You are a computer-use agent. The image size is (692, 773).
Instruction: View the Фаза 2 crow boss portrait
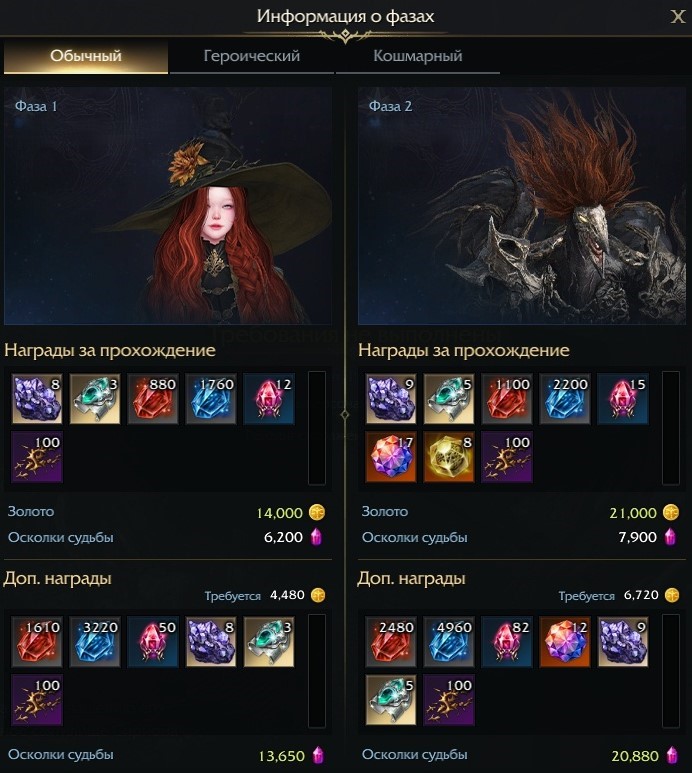coord(524,206)
